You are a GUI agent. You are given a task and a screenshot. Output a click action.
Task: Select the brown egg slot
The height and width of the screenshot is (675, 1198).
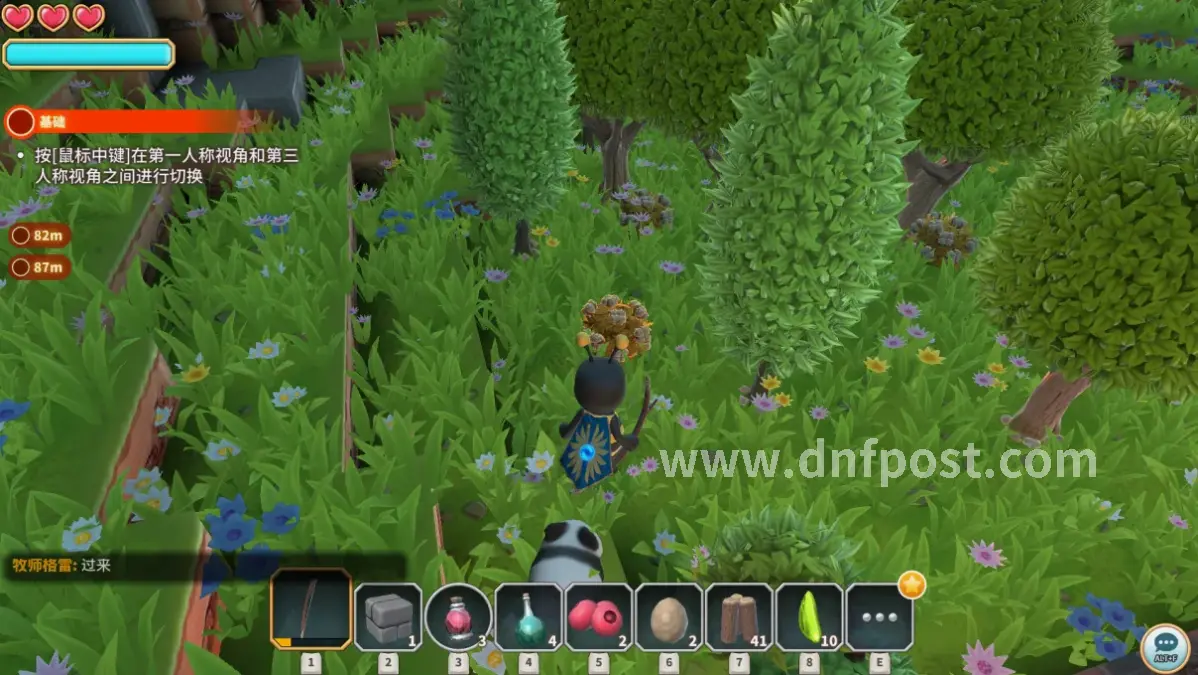point(668,616)
